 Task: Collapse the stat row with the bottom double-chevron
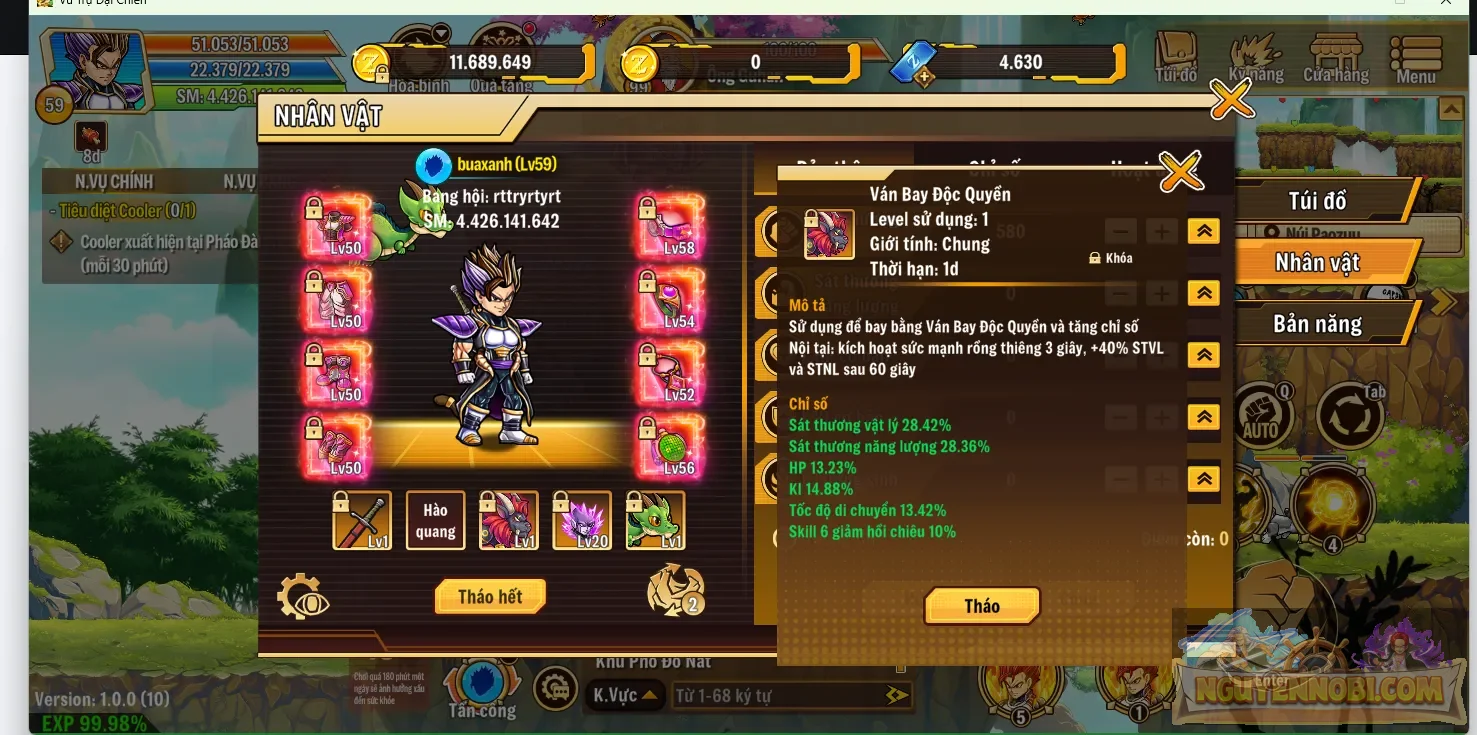pos(1203,479)
